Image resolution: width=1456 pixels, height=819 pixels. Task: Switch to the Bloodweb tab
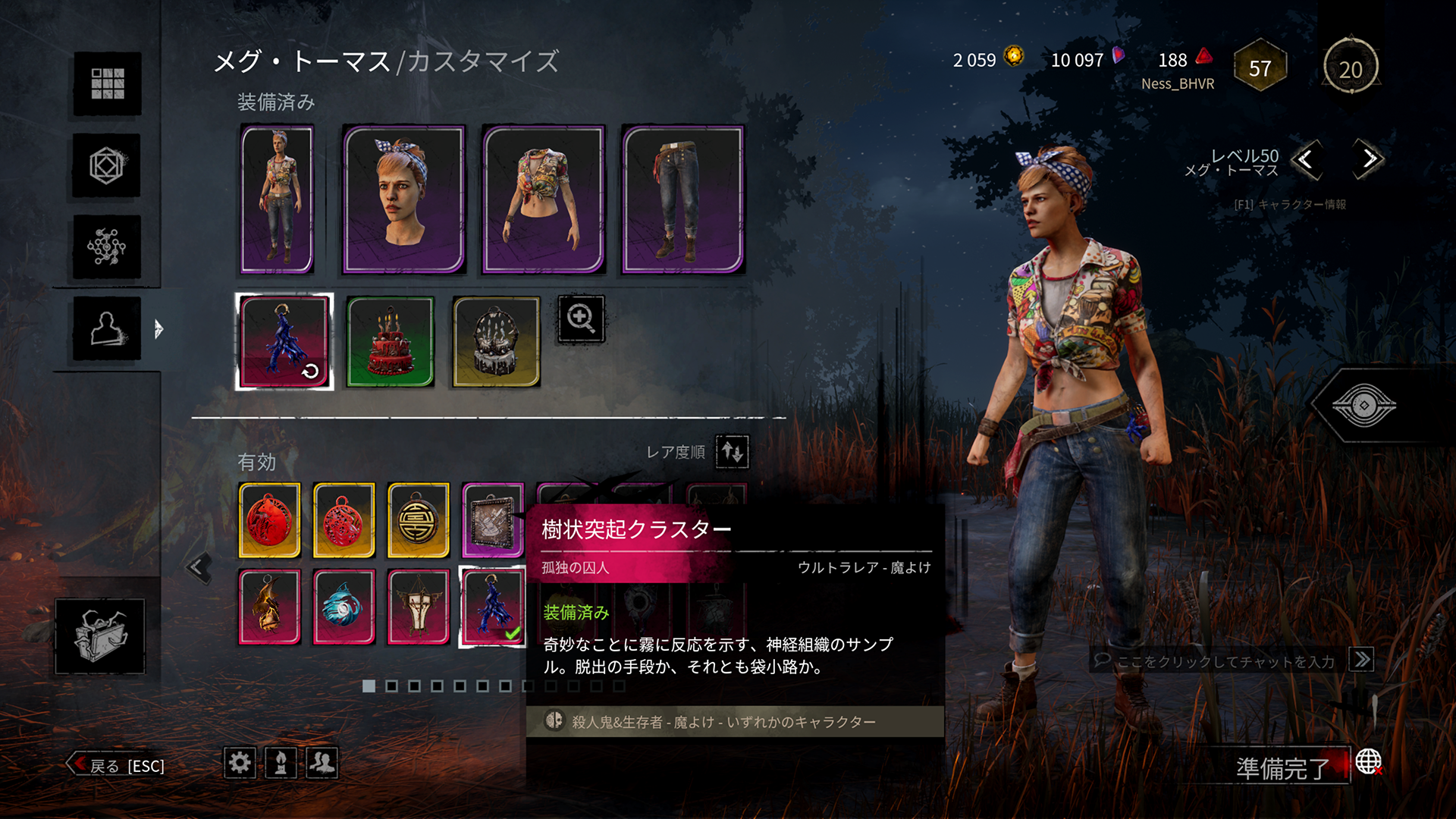[107, 246]
